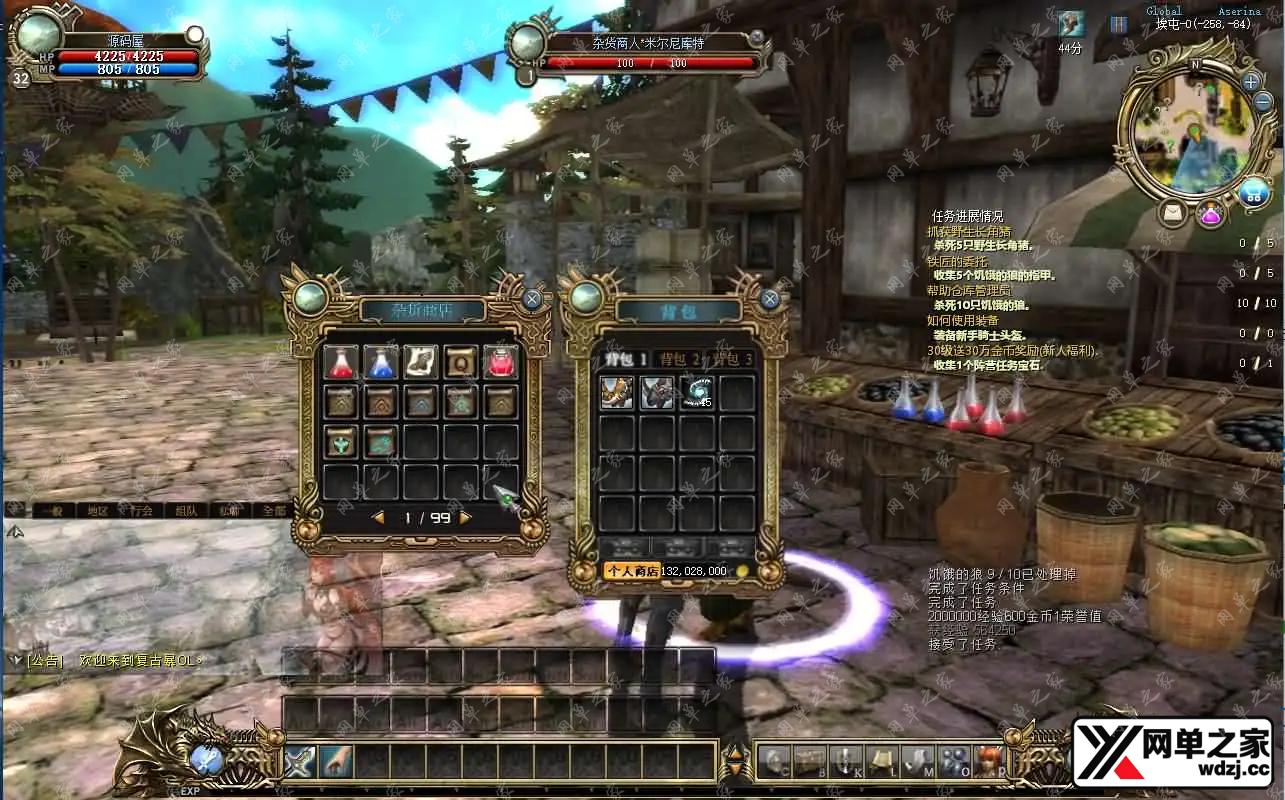Buy the round red jar potion
1285x800 pixels.
[x=501, y=362]
